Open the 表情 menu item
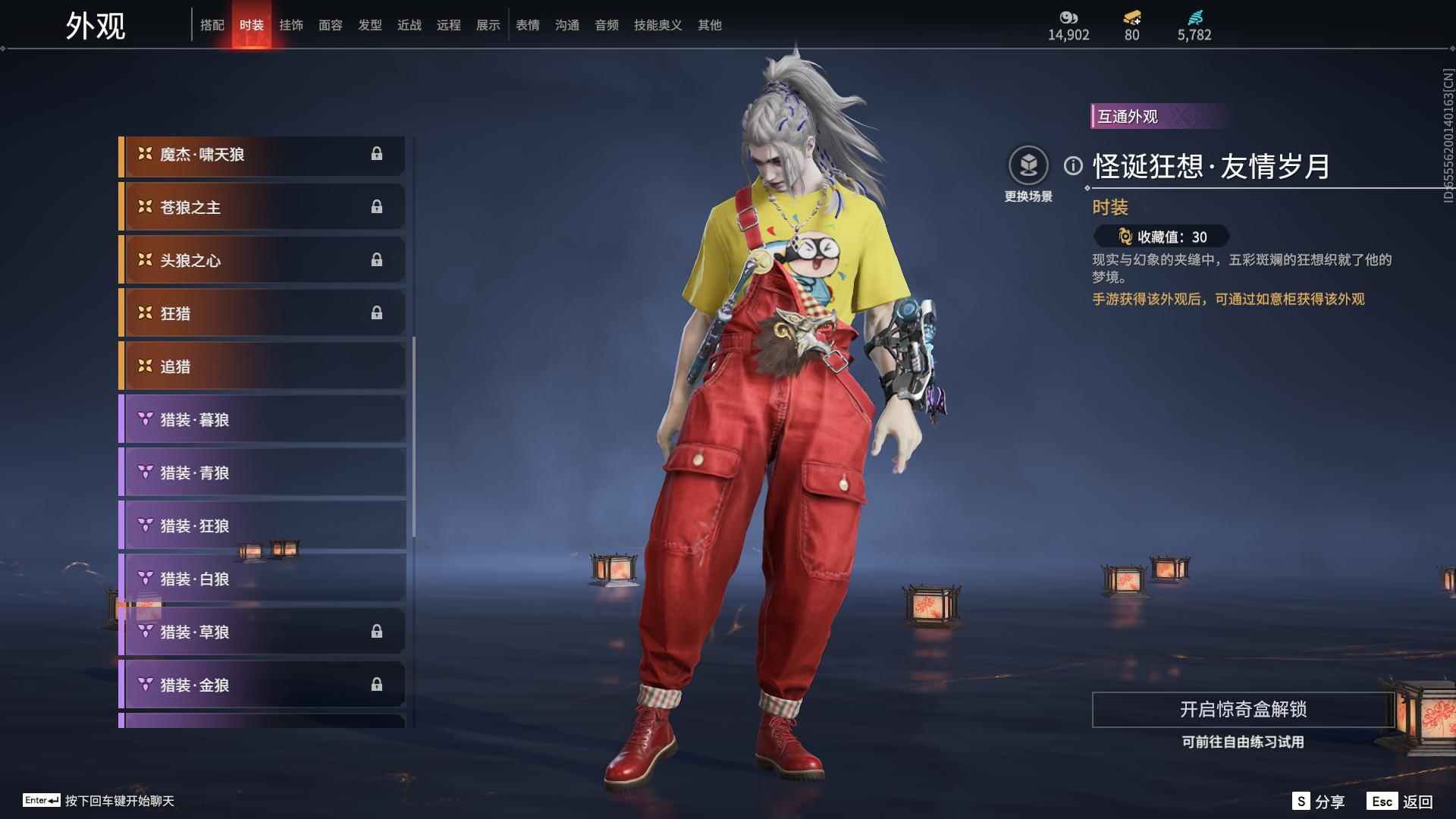The image size is (1456, 819). pos(527,24)
